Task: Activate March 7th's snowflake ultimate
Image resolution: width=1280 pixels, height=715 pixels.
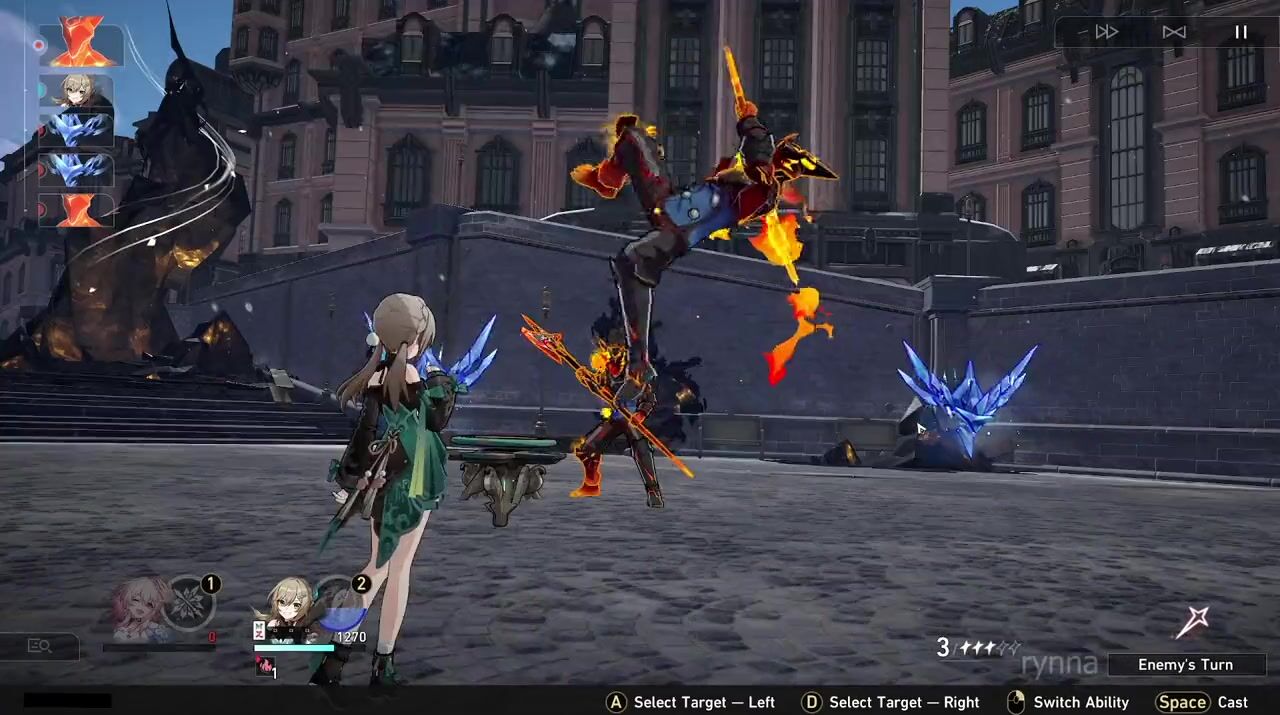Action: (188, 603)
